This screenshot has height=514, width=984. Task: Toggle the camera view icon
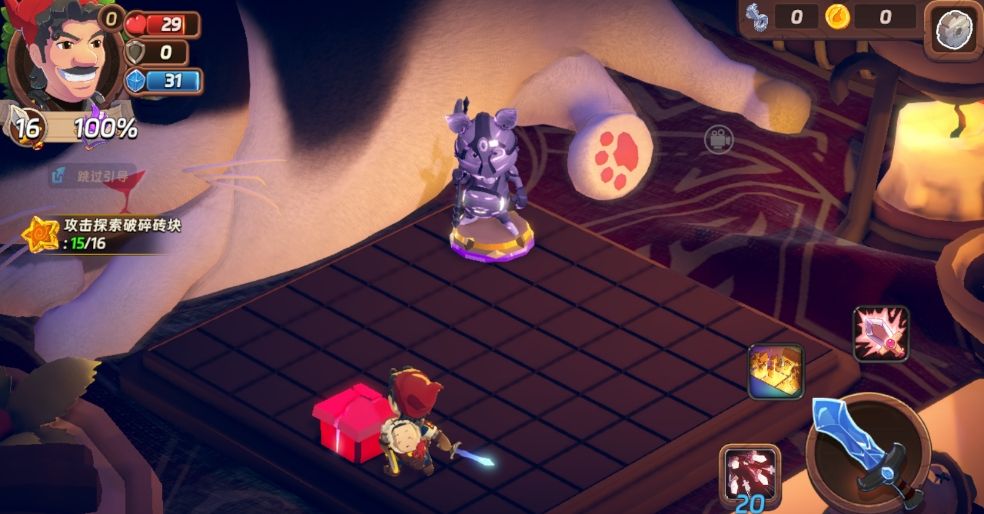717,139
